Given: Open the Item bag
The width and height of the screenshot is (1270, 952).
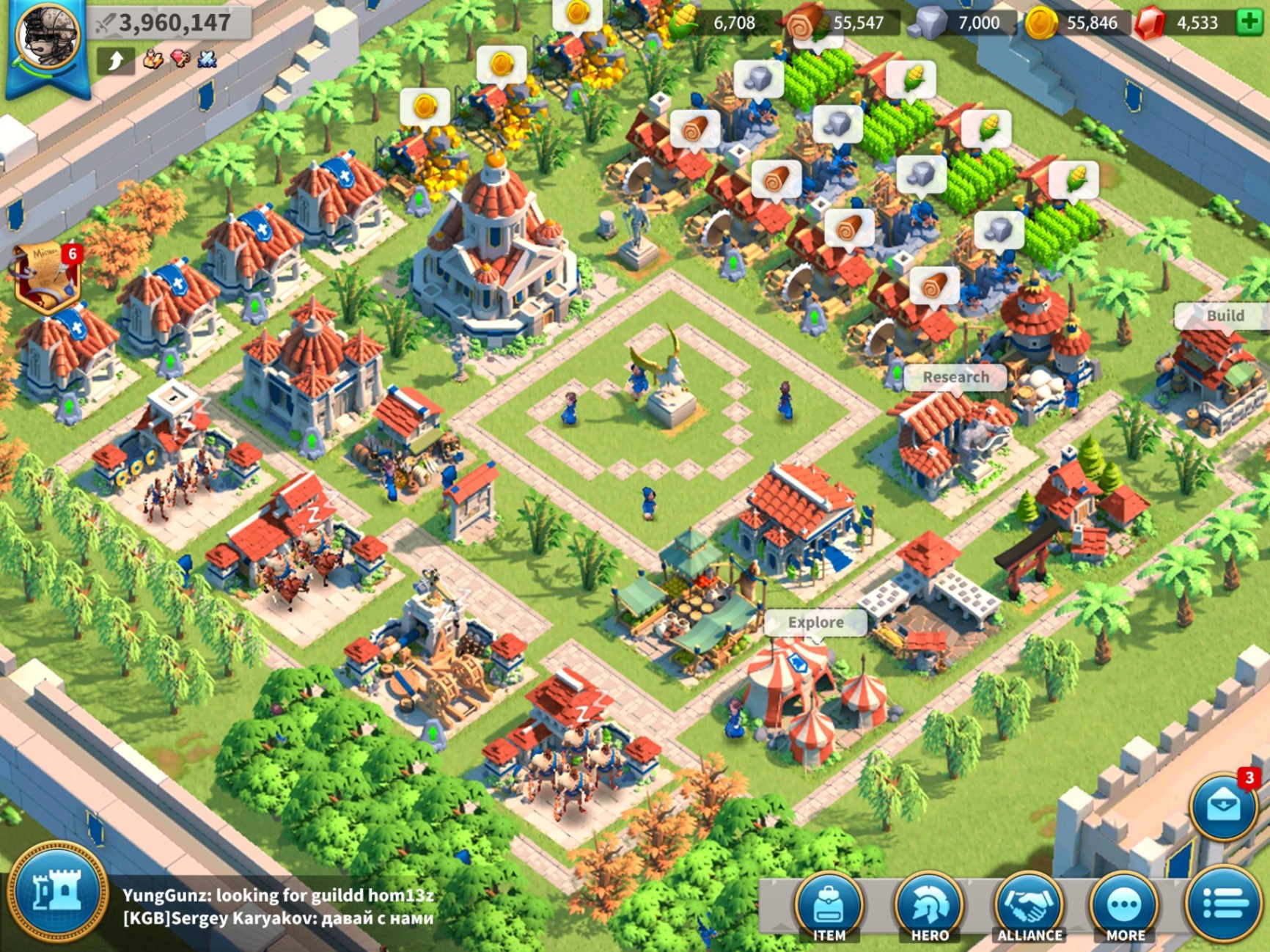Looking at the screenshot, I should tap(829, 909).
